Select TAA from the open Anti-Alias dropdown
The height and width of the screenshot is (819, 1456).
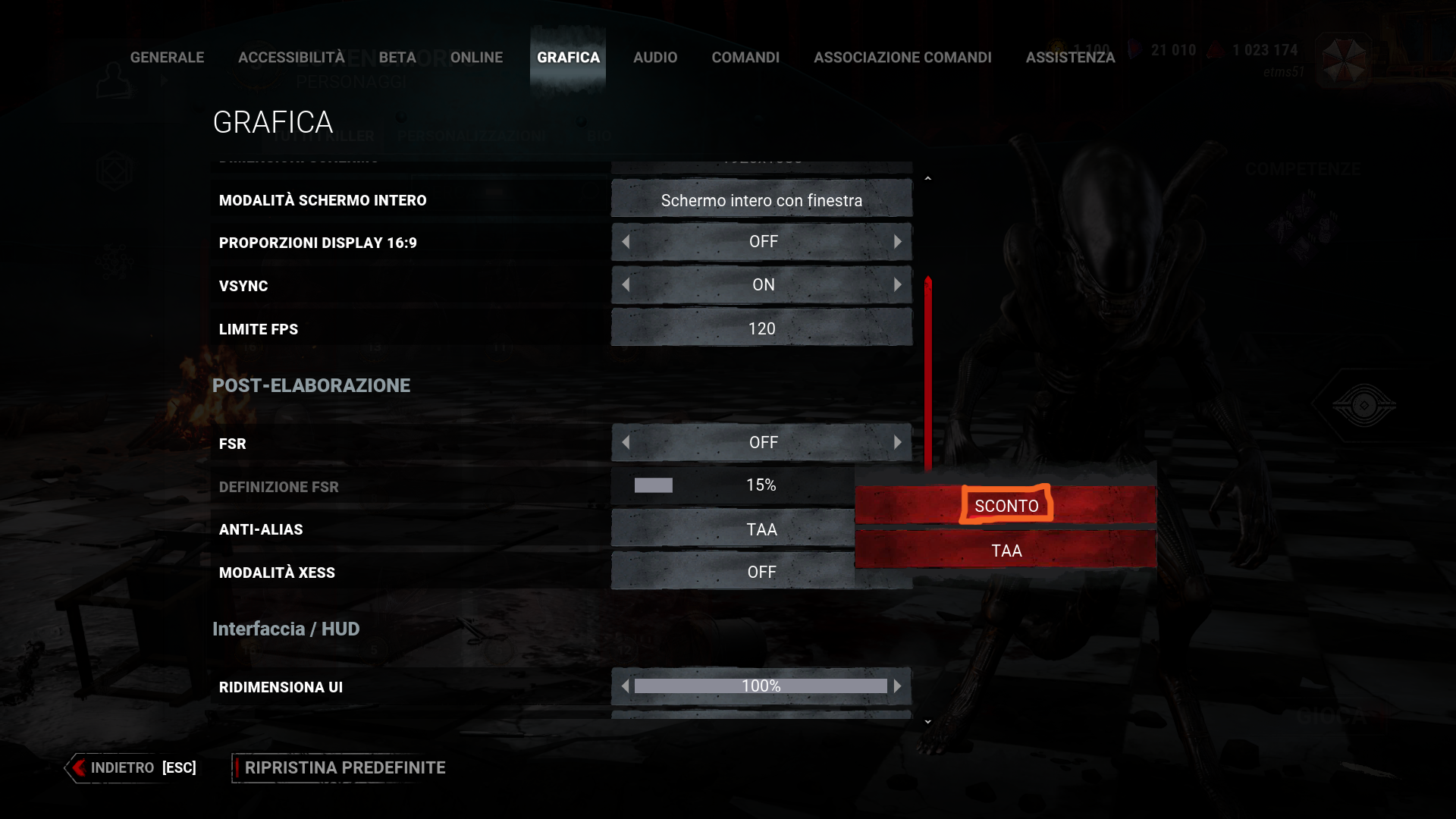click(x=1006, y=551)
